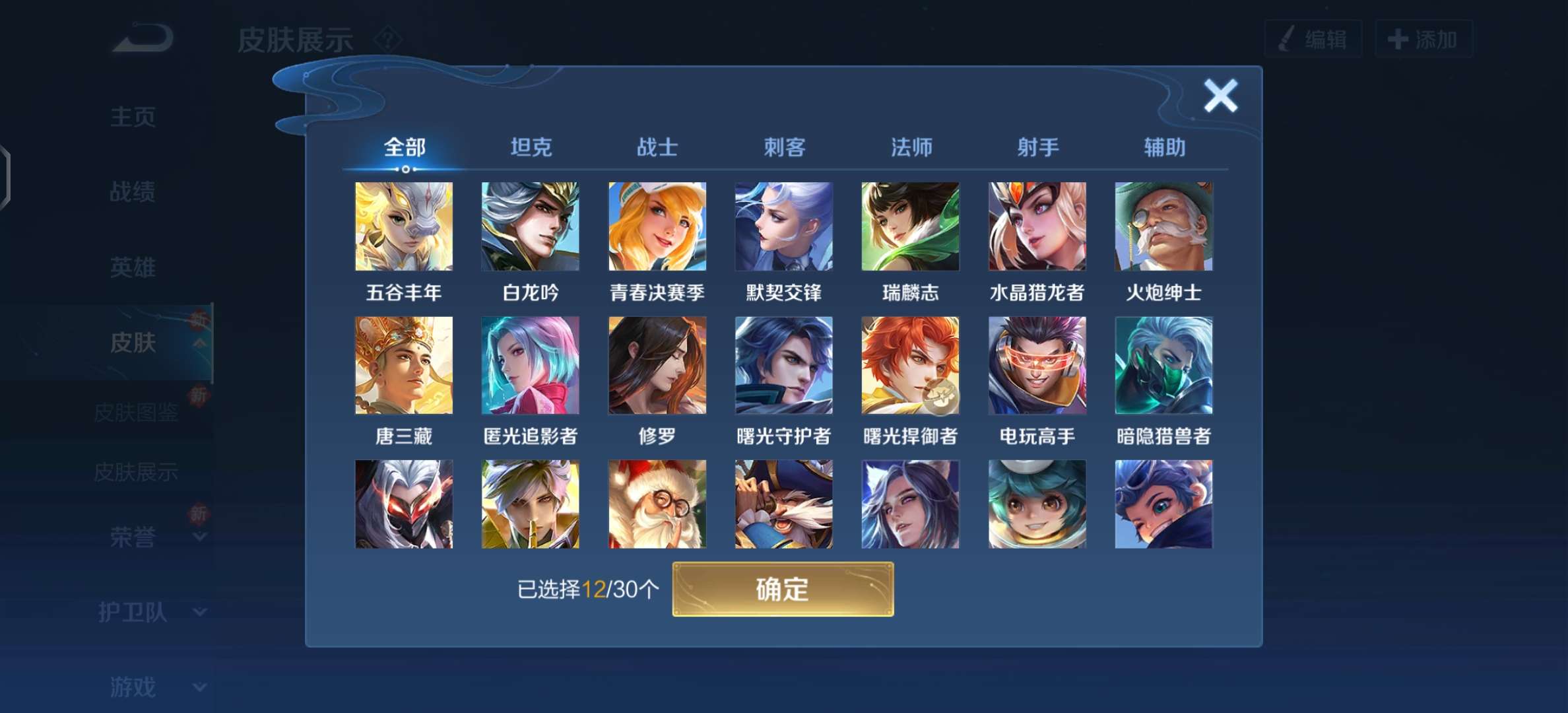Select the 暗隐猎兽者 skin thumbnail
Screen dimensions: 1568x713
1163,365
